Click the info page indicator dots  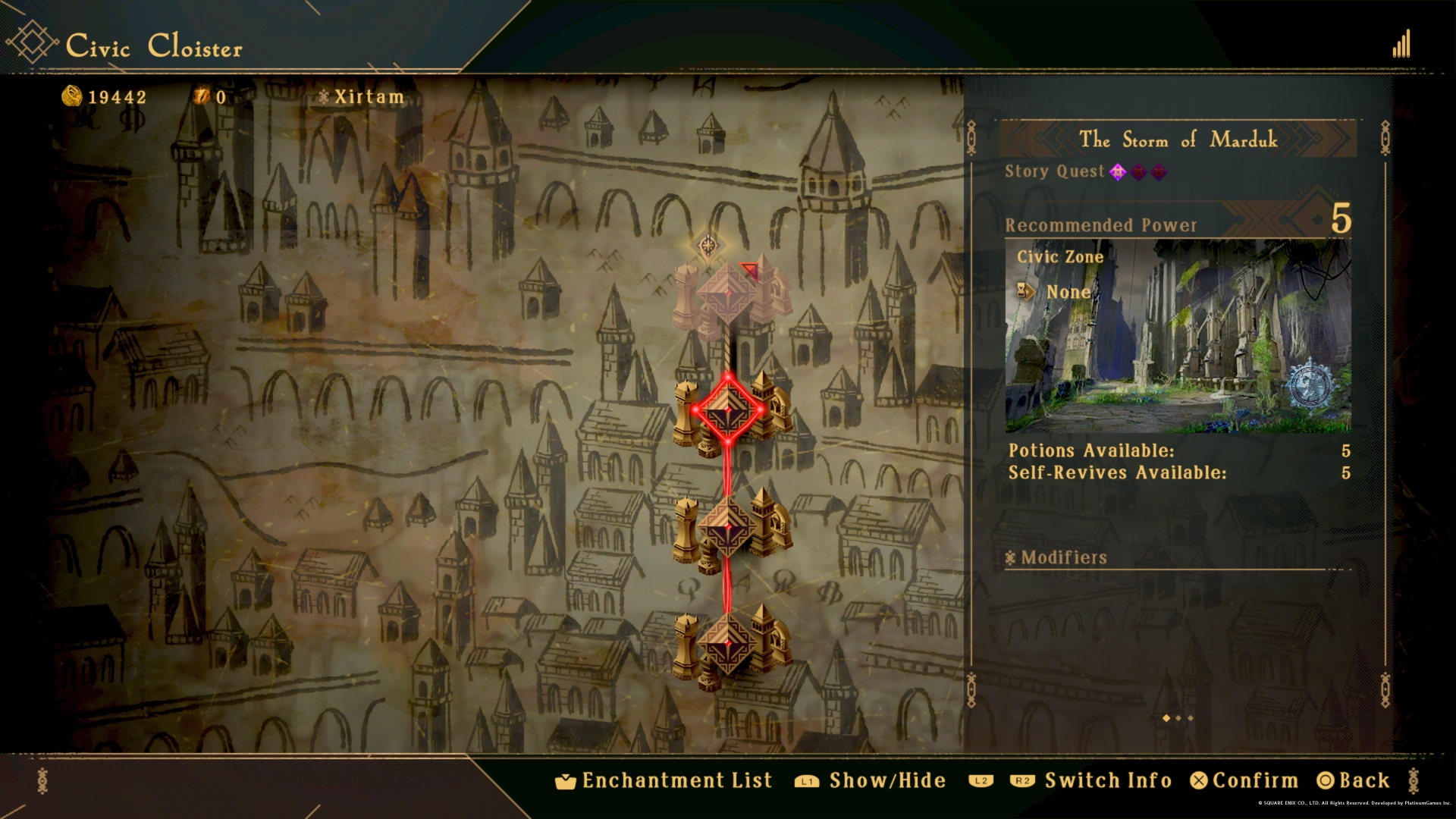tap(1178, 718)
